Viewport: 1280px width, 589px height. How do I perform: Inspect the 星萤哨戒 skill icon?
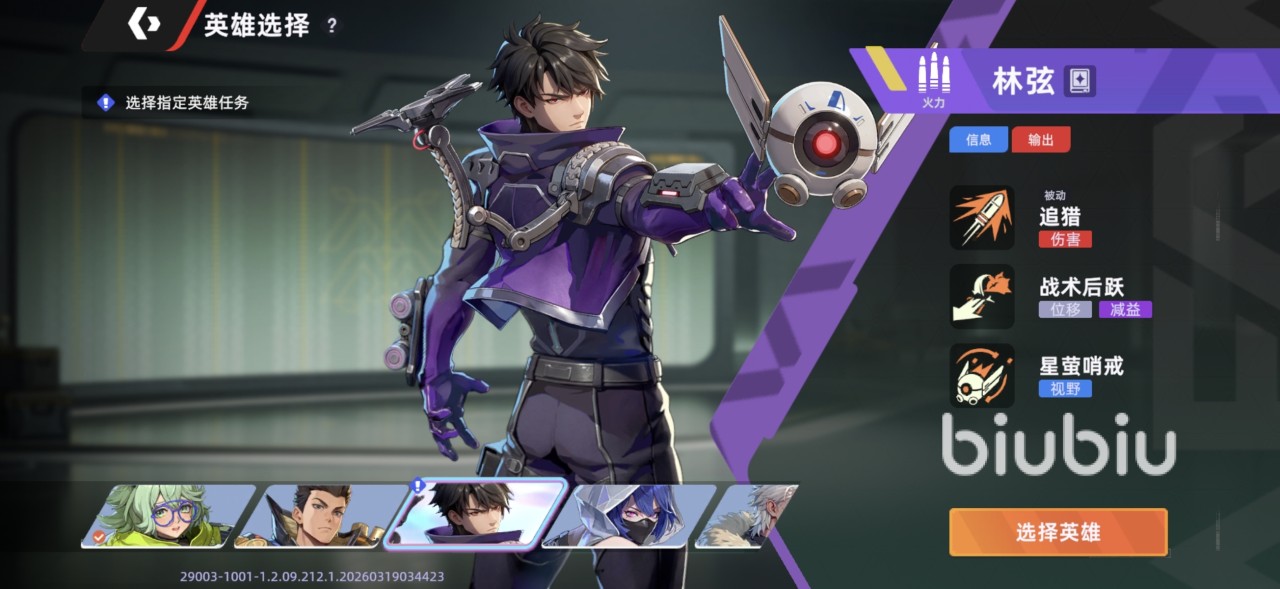tap(982, 375)
